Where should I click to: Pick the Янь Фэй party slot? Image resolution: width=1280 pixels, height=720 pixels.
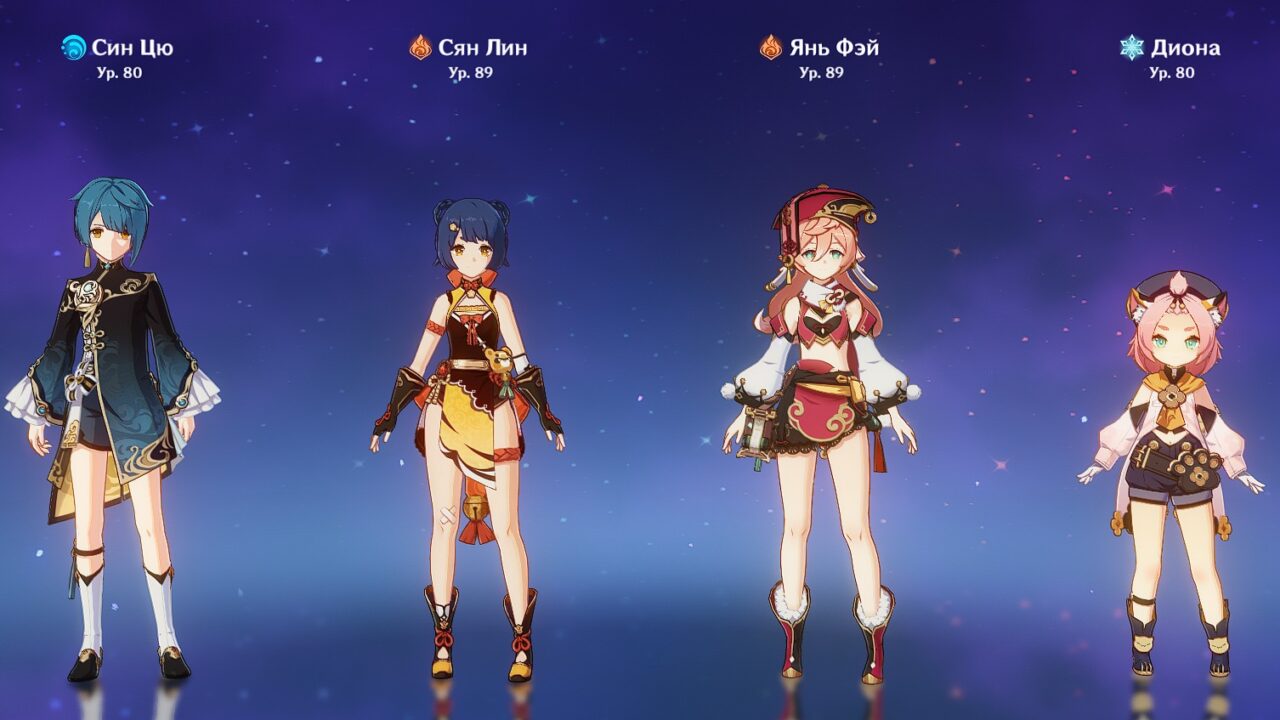[x=821, y=430]
